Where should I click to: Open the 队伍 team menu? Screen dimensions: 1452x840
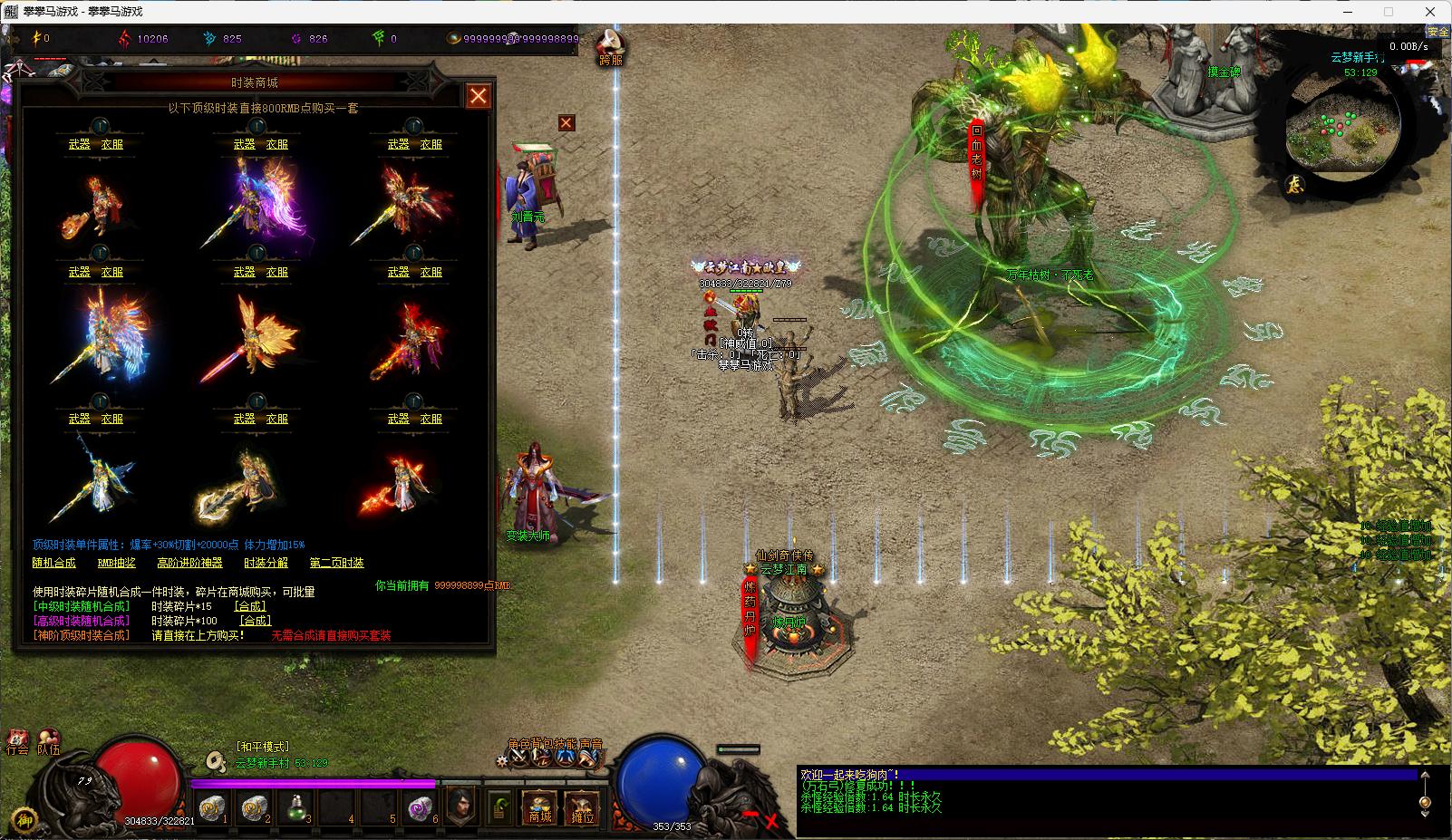[x=48, y=742]
